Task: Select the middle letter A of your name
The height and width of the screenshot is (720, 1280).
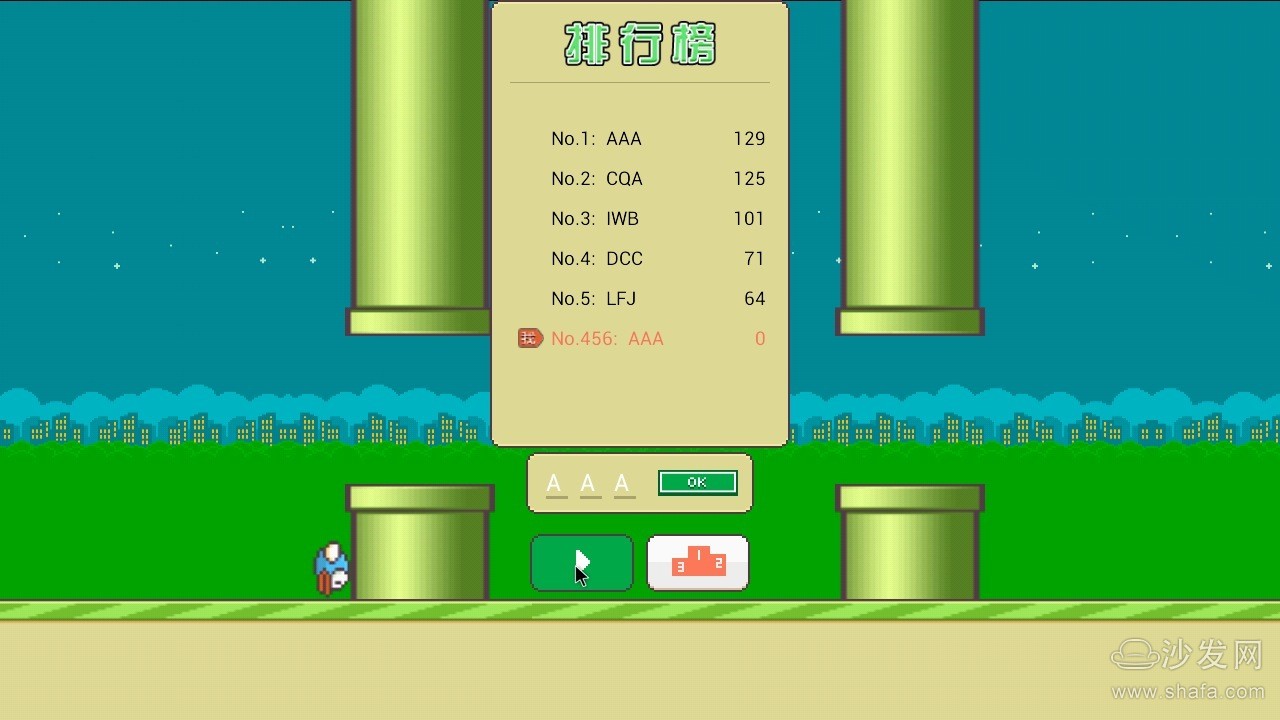Action: point(589,482)
